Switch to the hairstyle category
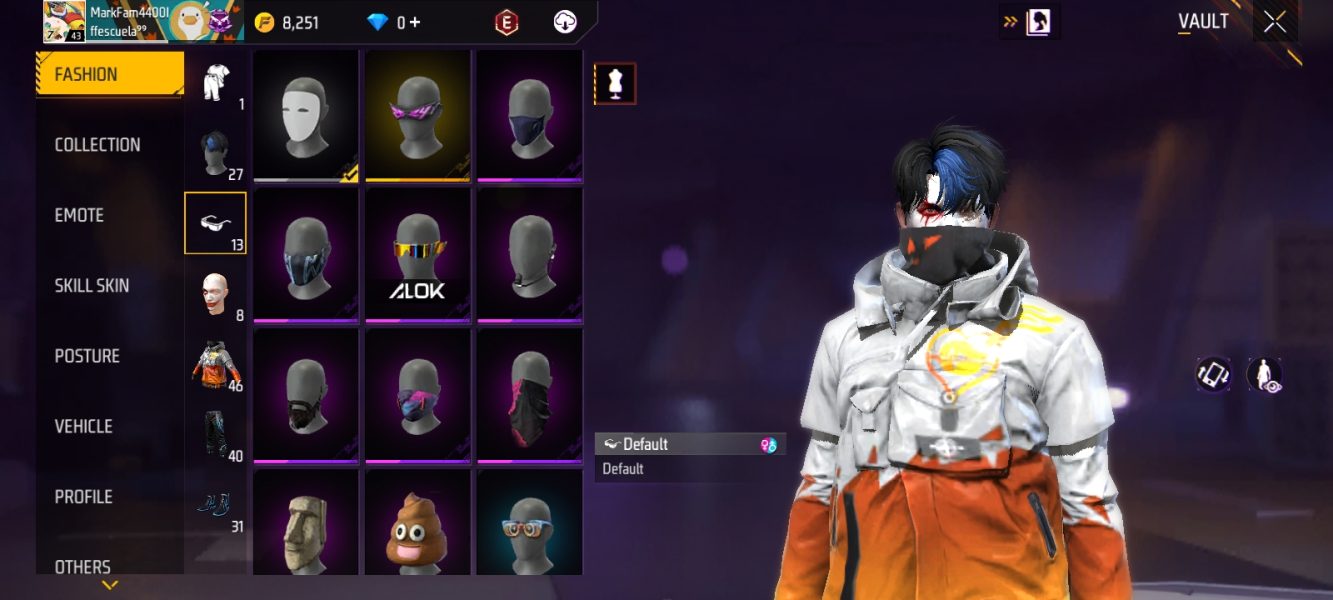 point(215,153)
